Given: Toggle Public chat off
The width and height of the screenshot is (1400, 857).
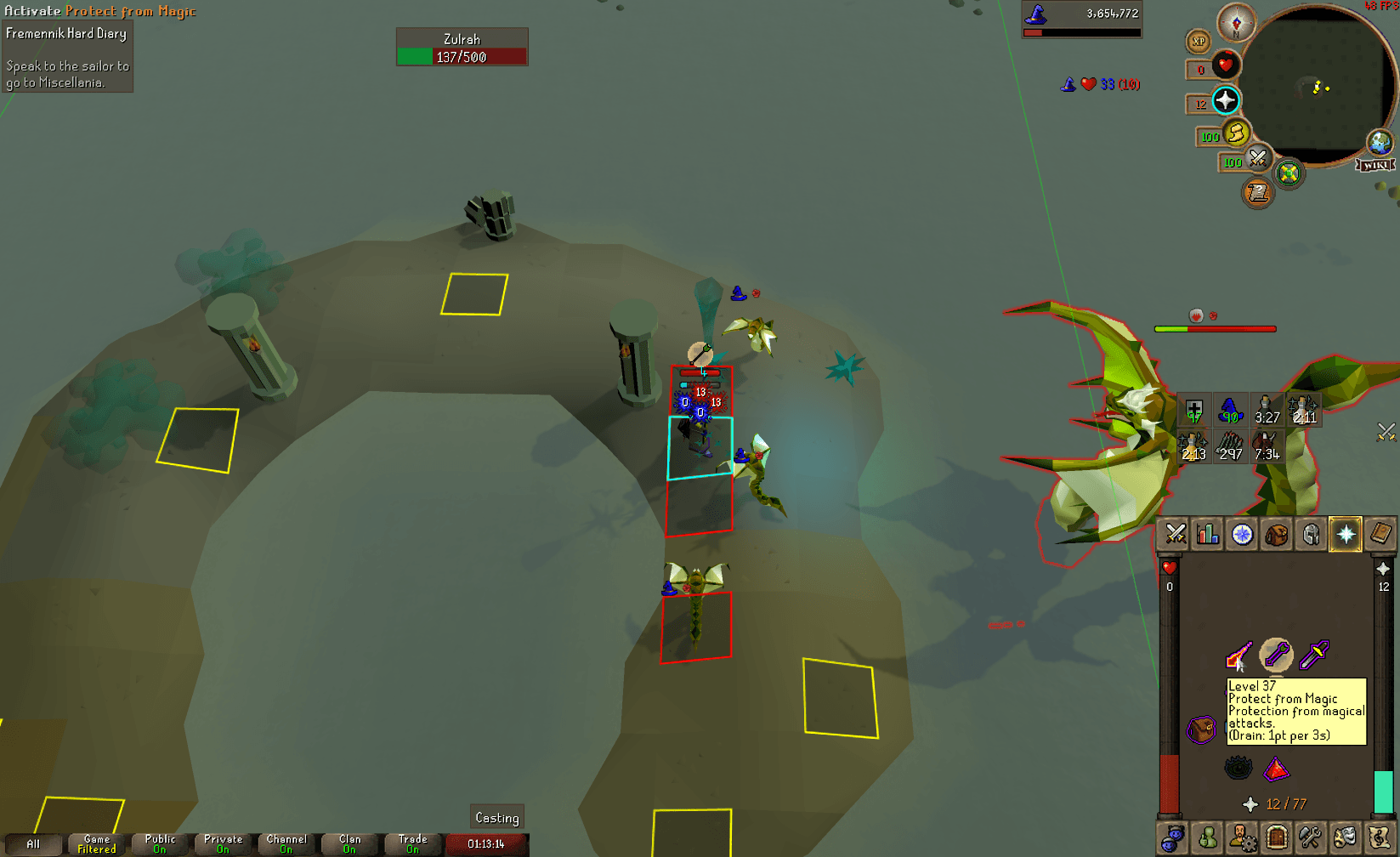Looking at the screenshot, I should pyautogui.click(x=158, y=842).
